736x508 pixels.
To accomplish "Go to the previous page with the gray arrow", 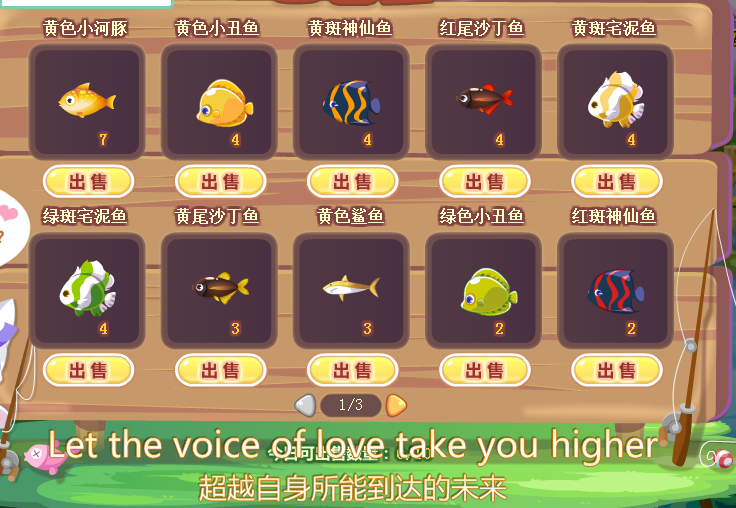I will pos(305,405).
